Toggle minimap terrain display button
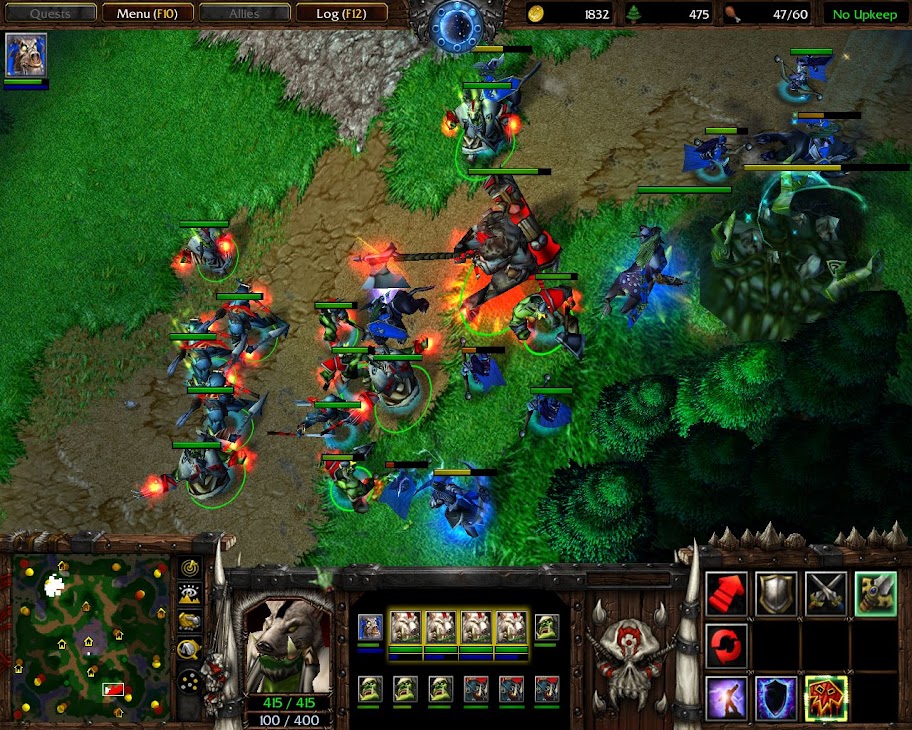Screen dimensions: 912x730 (x=189, y=595)
